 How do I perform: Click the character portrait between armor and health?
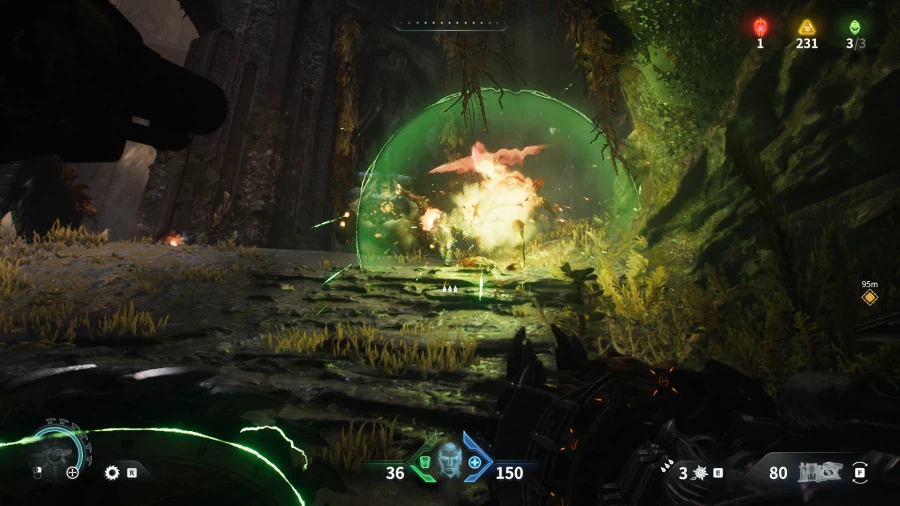click(x=450, y=460)
